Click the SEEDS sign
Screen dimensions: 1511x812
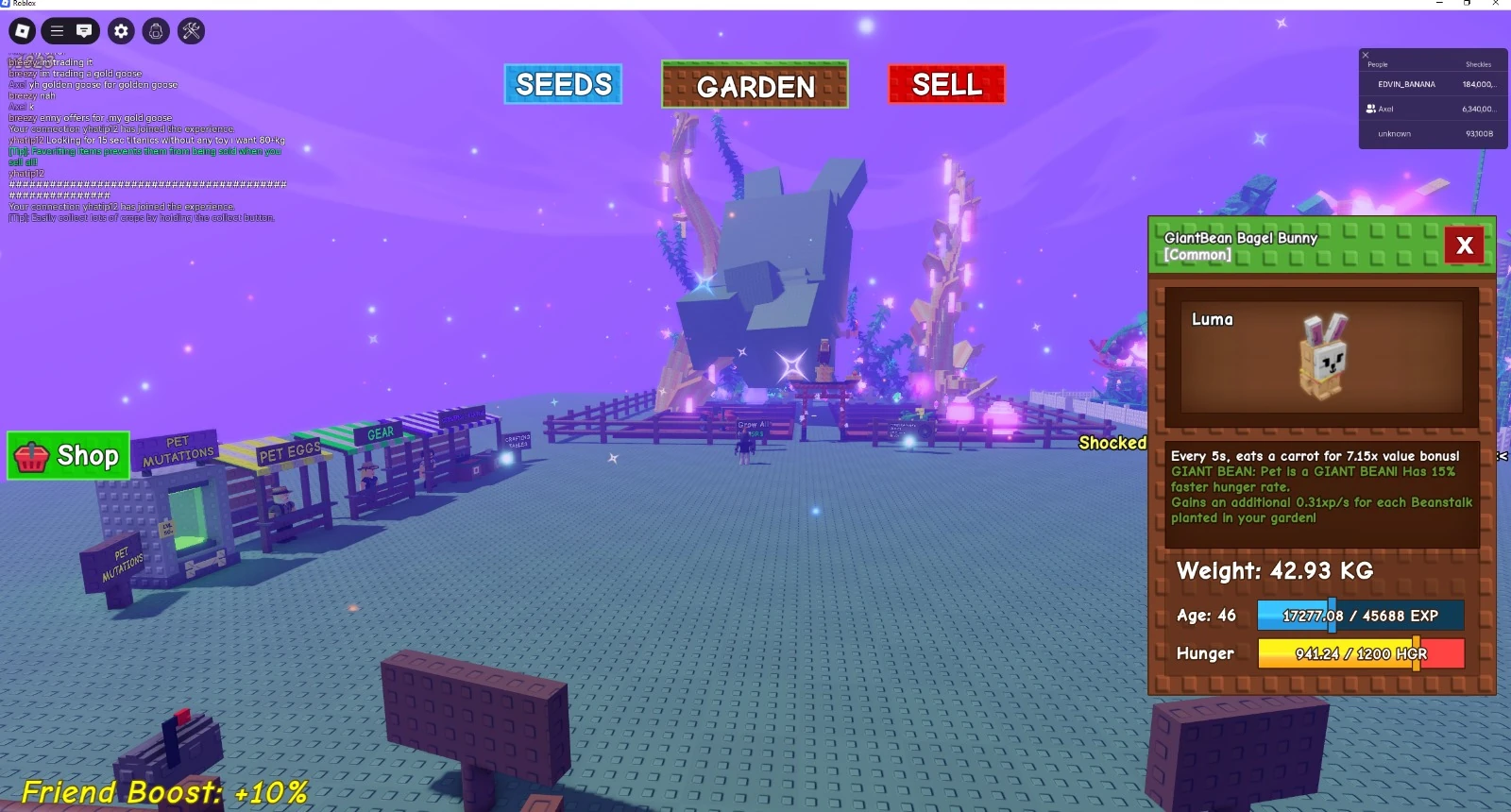[562, 84]
